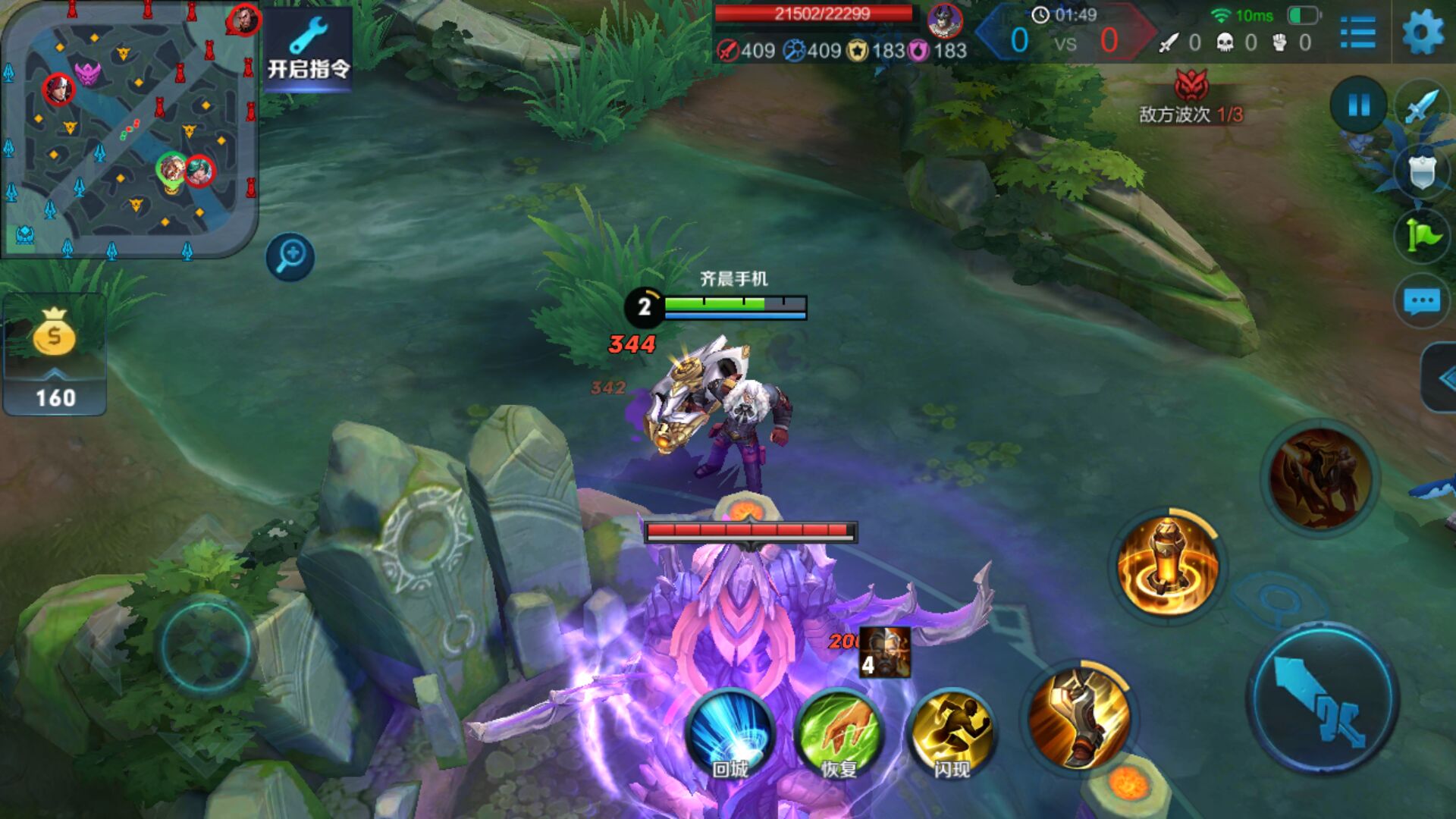Trigger the basic attack sword button
Viewport: 1456px width, 819px height.
point(1323,699)
